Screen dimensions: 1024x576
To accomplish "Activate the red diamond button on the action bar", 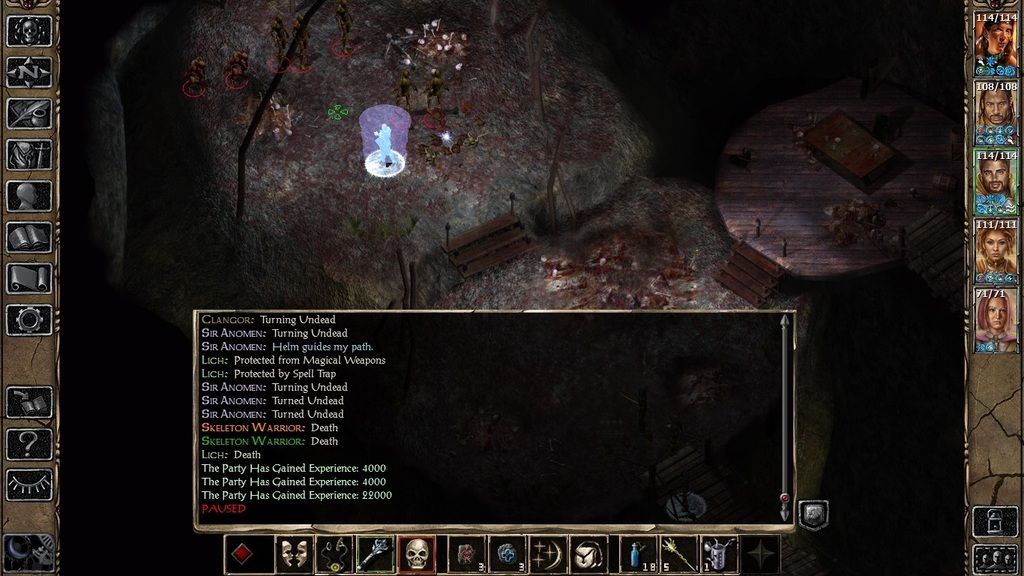I will point(242,554).
